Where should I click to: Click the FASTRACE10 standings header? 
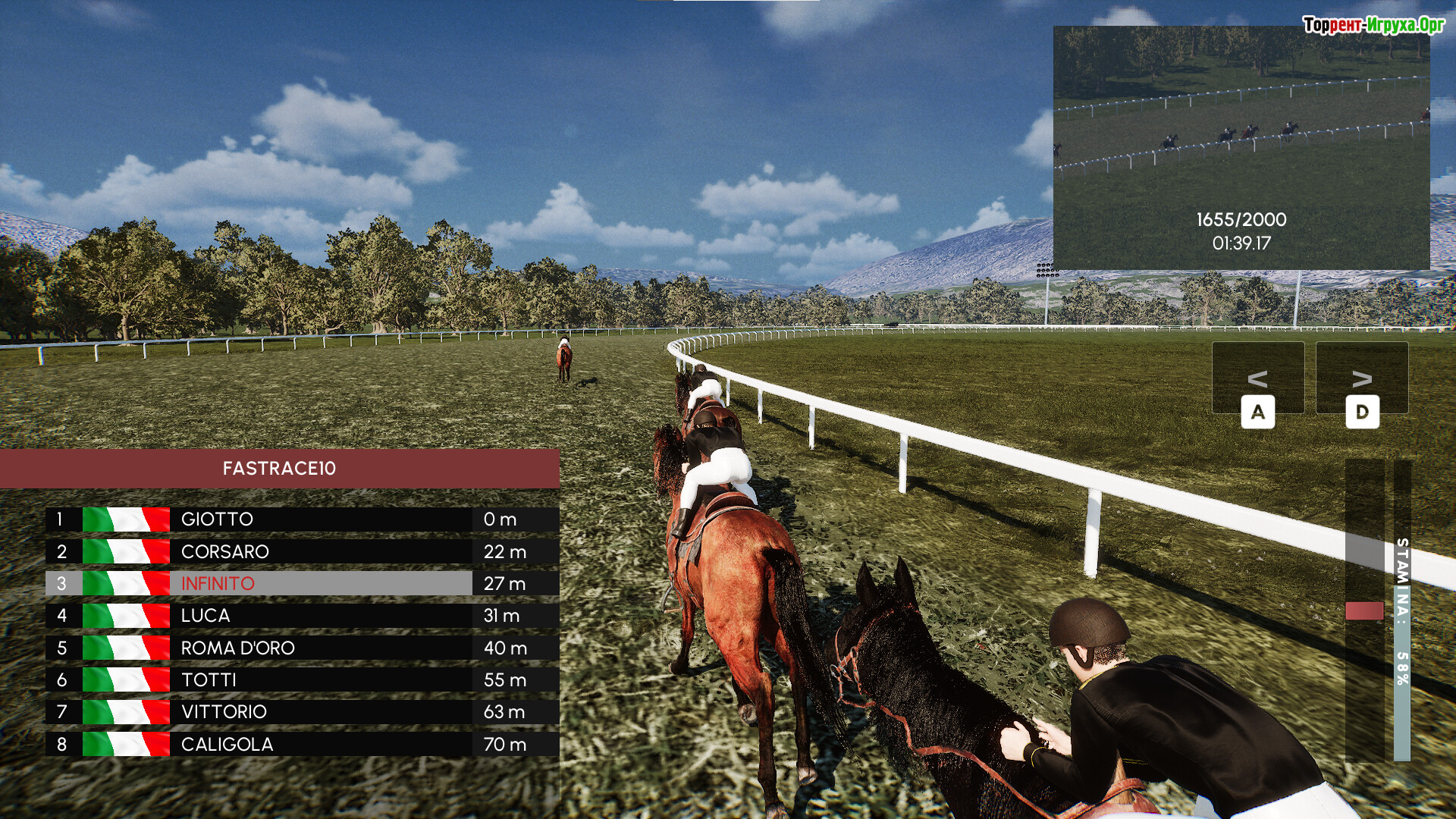coord(279,468)
